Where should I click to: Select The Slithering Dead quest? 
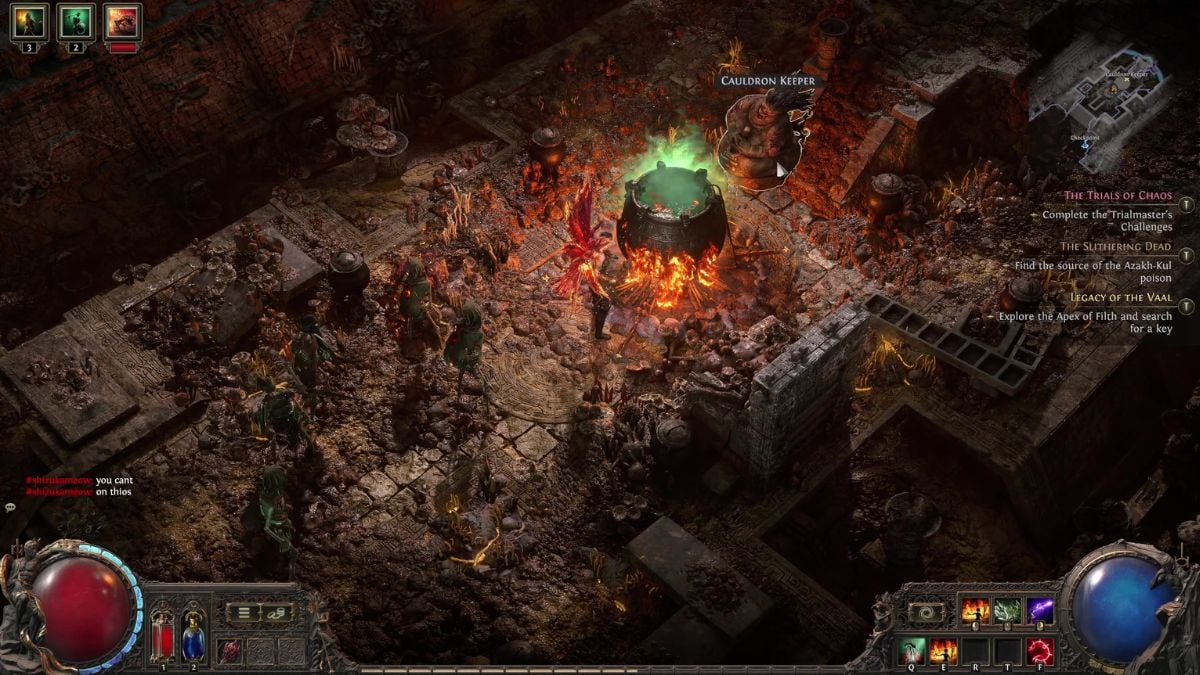(1116, 246)
